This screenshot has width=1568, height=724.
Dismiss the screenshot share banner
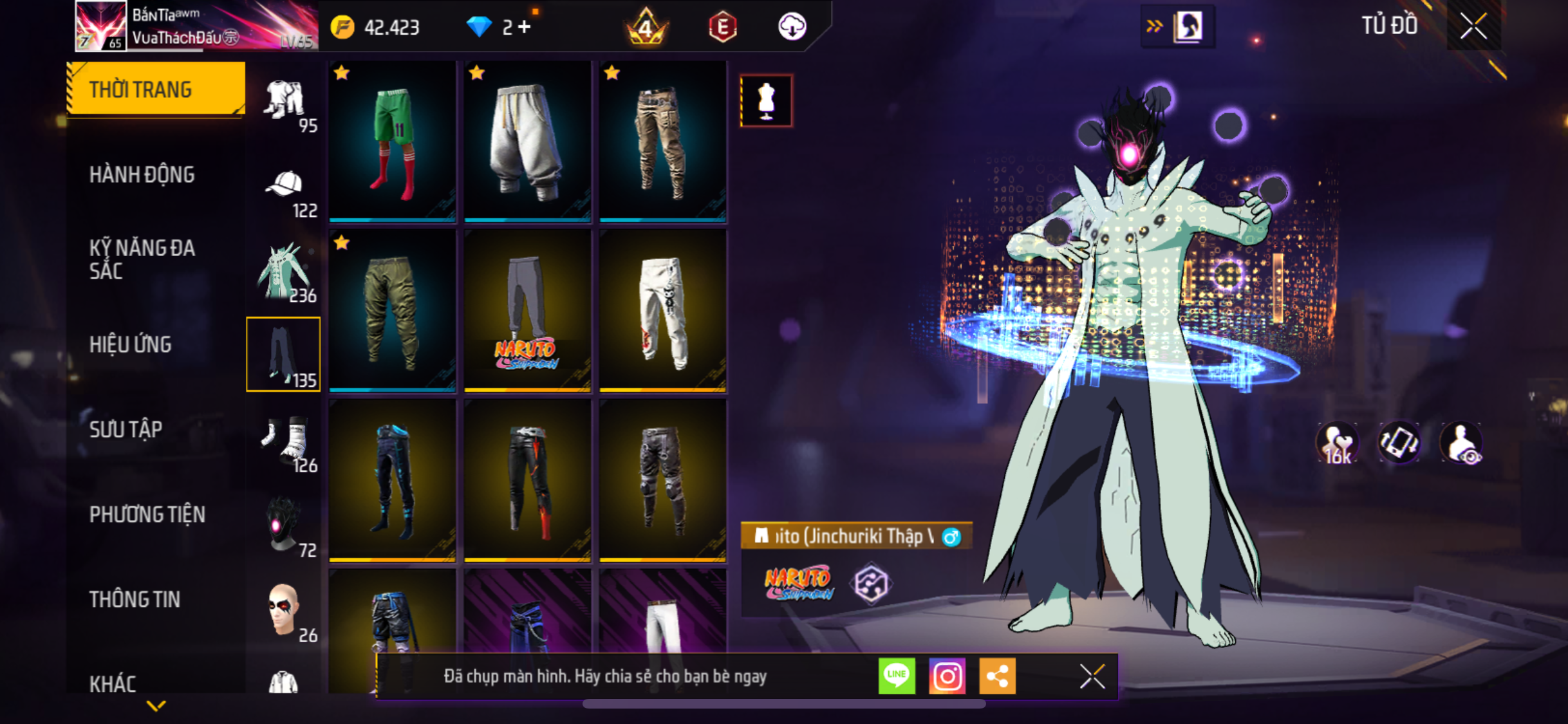point(1092,676)
